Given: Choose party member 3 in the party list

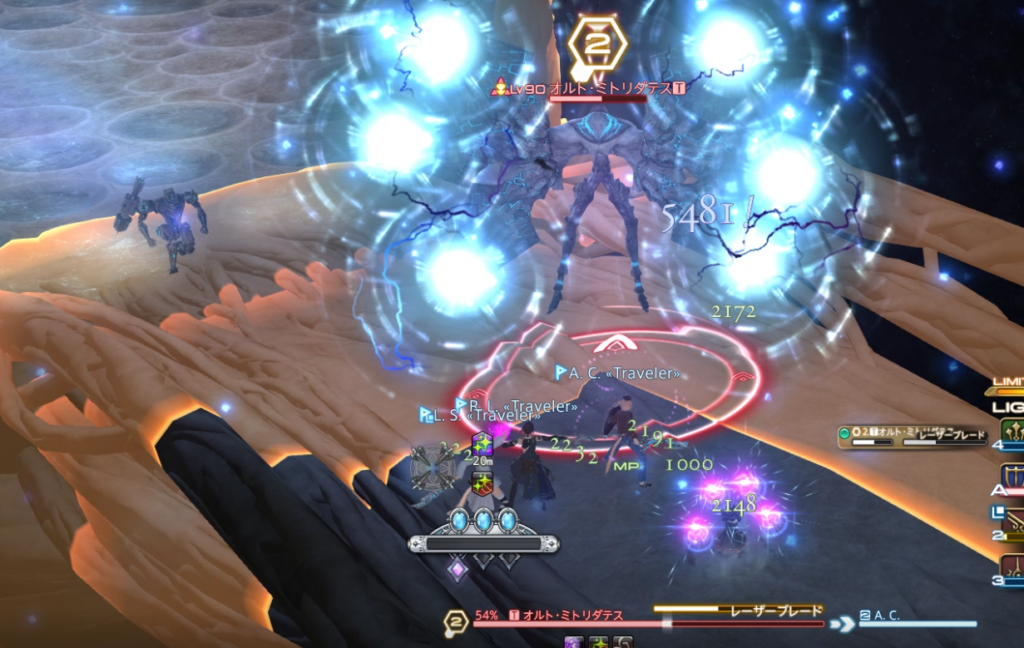Looking at the screenshot, I should point(1011,568).
